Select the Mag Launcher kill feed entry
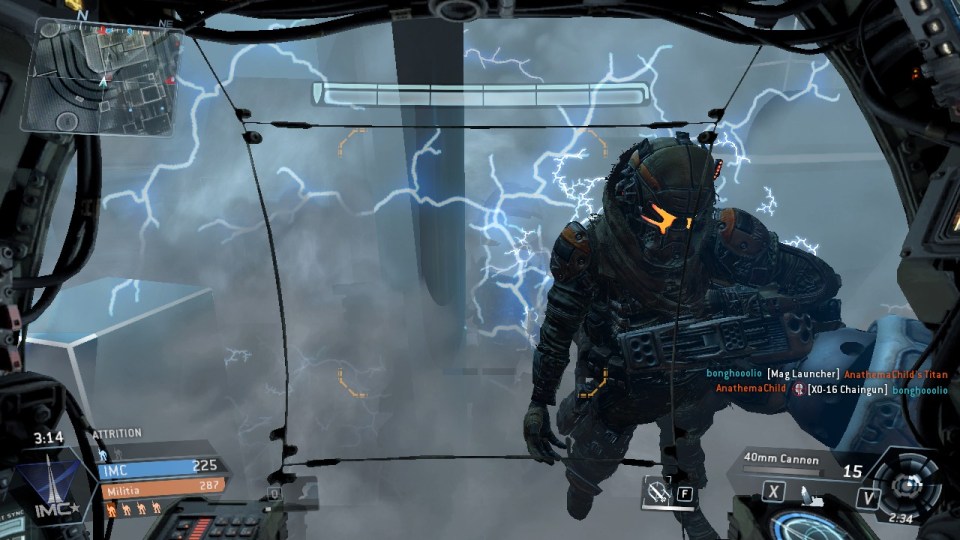Screen dimensions: 960x540 (826, 374)
